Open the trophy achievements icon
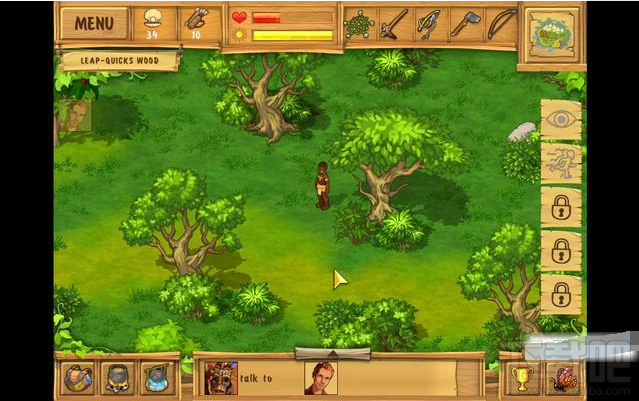The width and height of the screenshot is (639, 401). [520, 378]
